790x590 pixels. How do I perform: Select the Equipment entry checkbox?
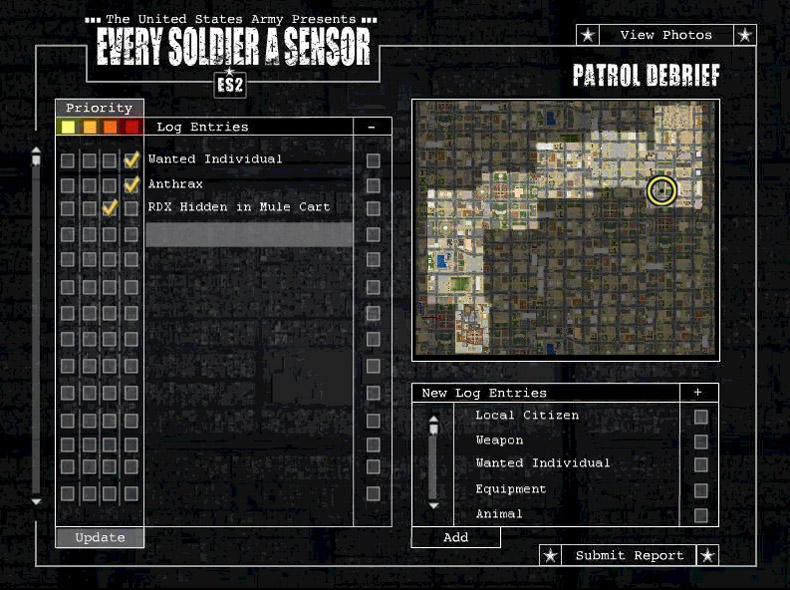pos(701,491)
